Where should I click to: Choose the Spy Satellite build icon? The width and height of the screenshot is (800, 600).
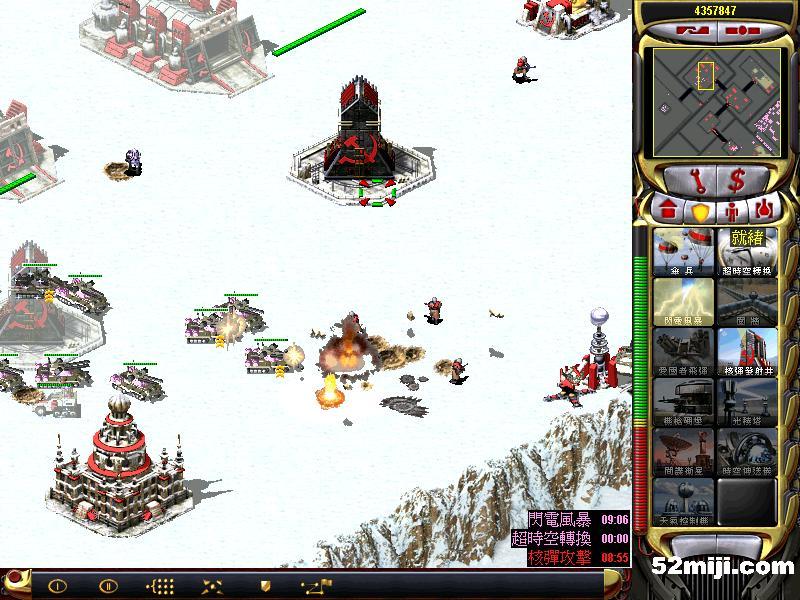(683, 452)
